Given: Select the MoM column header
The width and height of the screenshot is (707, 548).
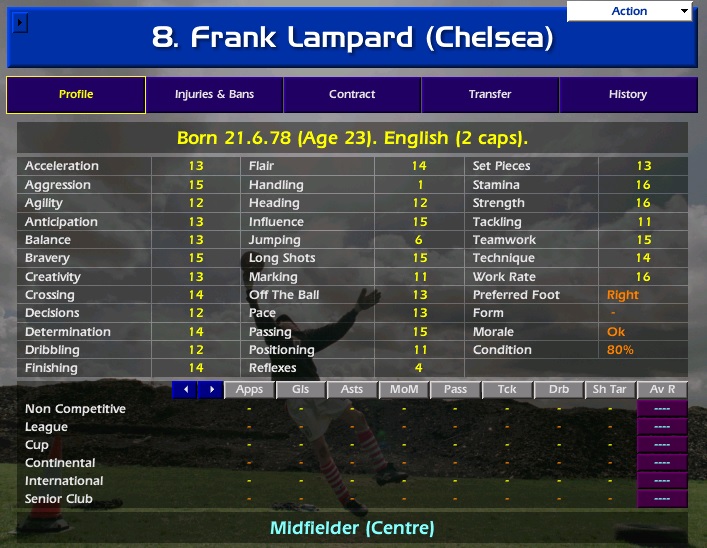Looking at the screenshot, I should 404,389.
